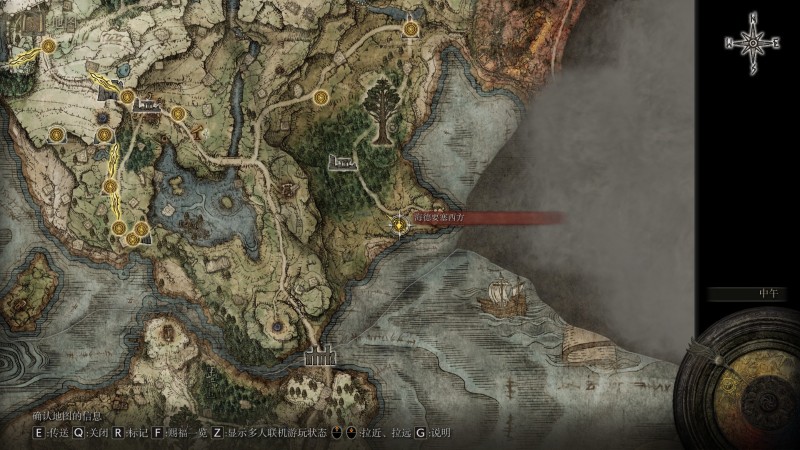Select the Minor Erdtree map icon
Screen dimensions: 800x450
[x=381, y=110]
